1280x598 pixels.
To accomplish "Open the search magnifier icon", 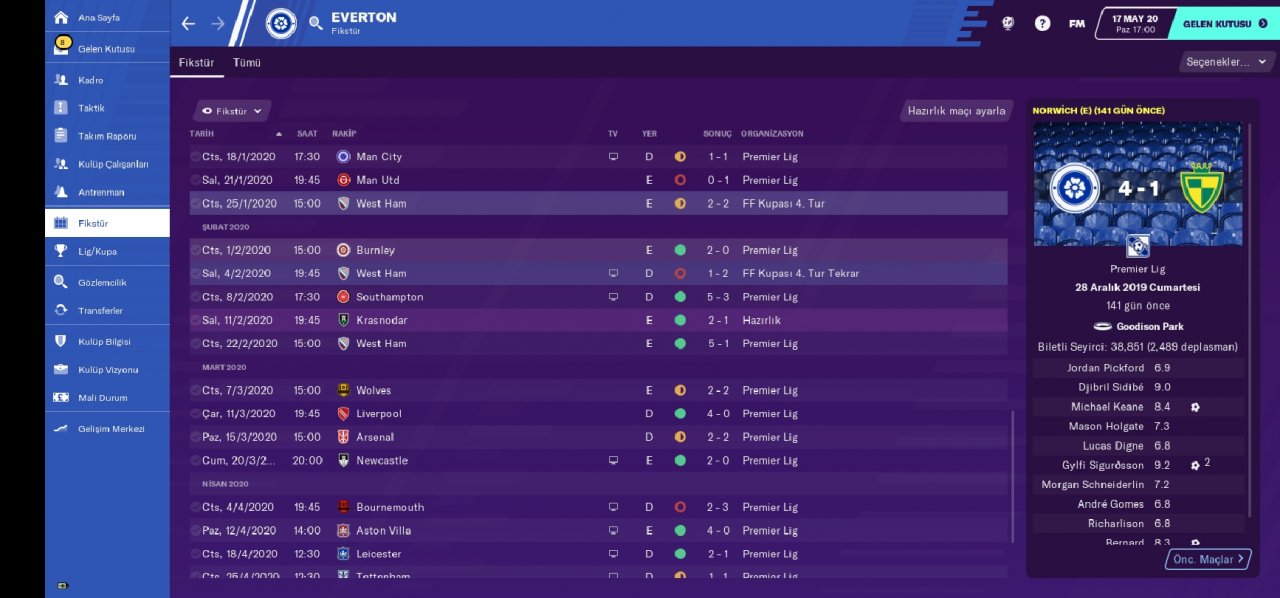I will click(316, 23).
